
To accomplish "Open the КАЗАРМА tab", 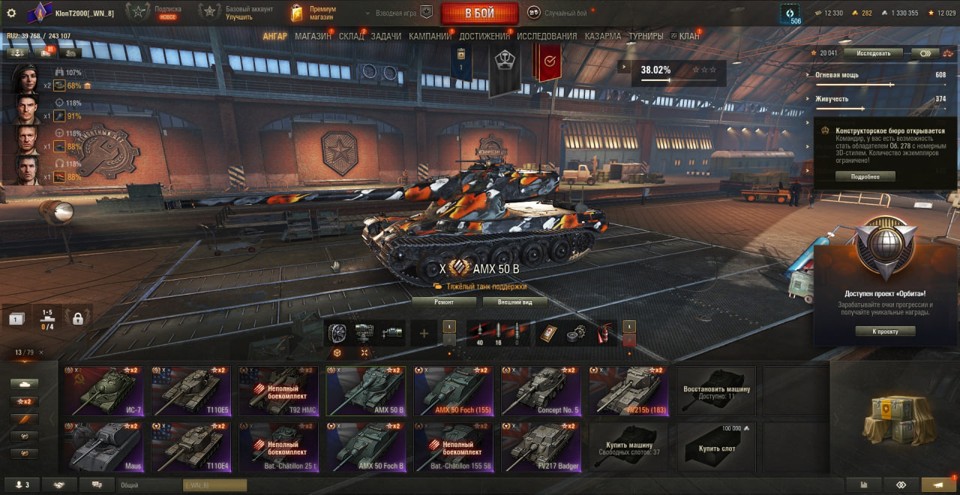I will tap(603, 36).
